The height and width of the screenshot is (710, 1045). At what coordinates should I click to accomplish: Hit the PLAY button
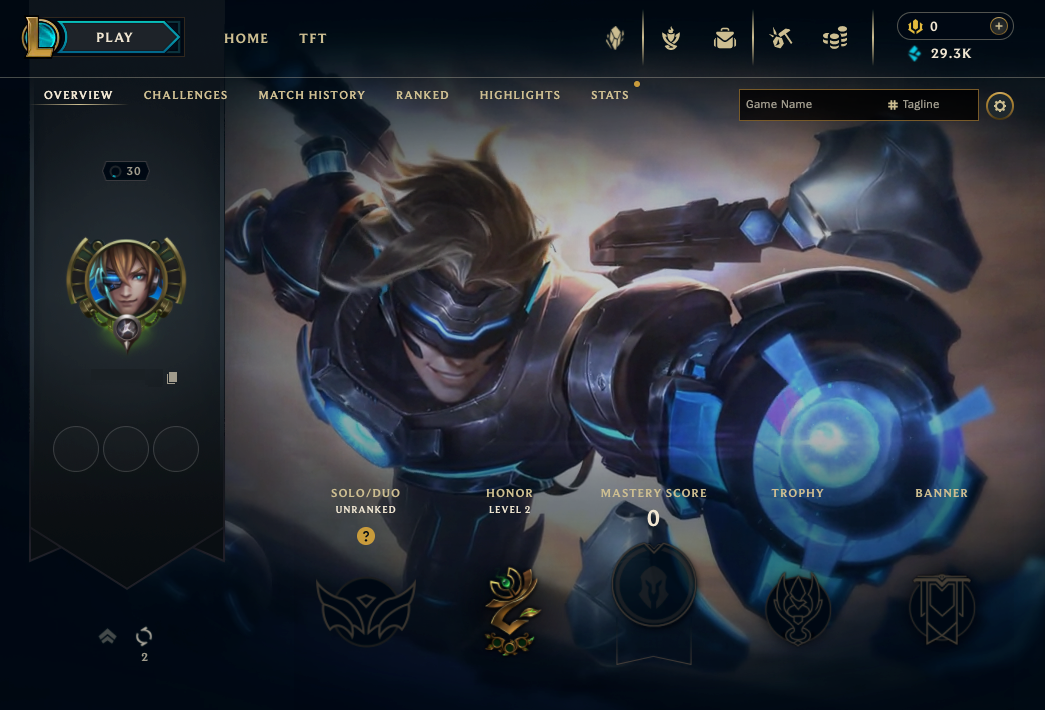(116, 38)
